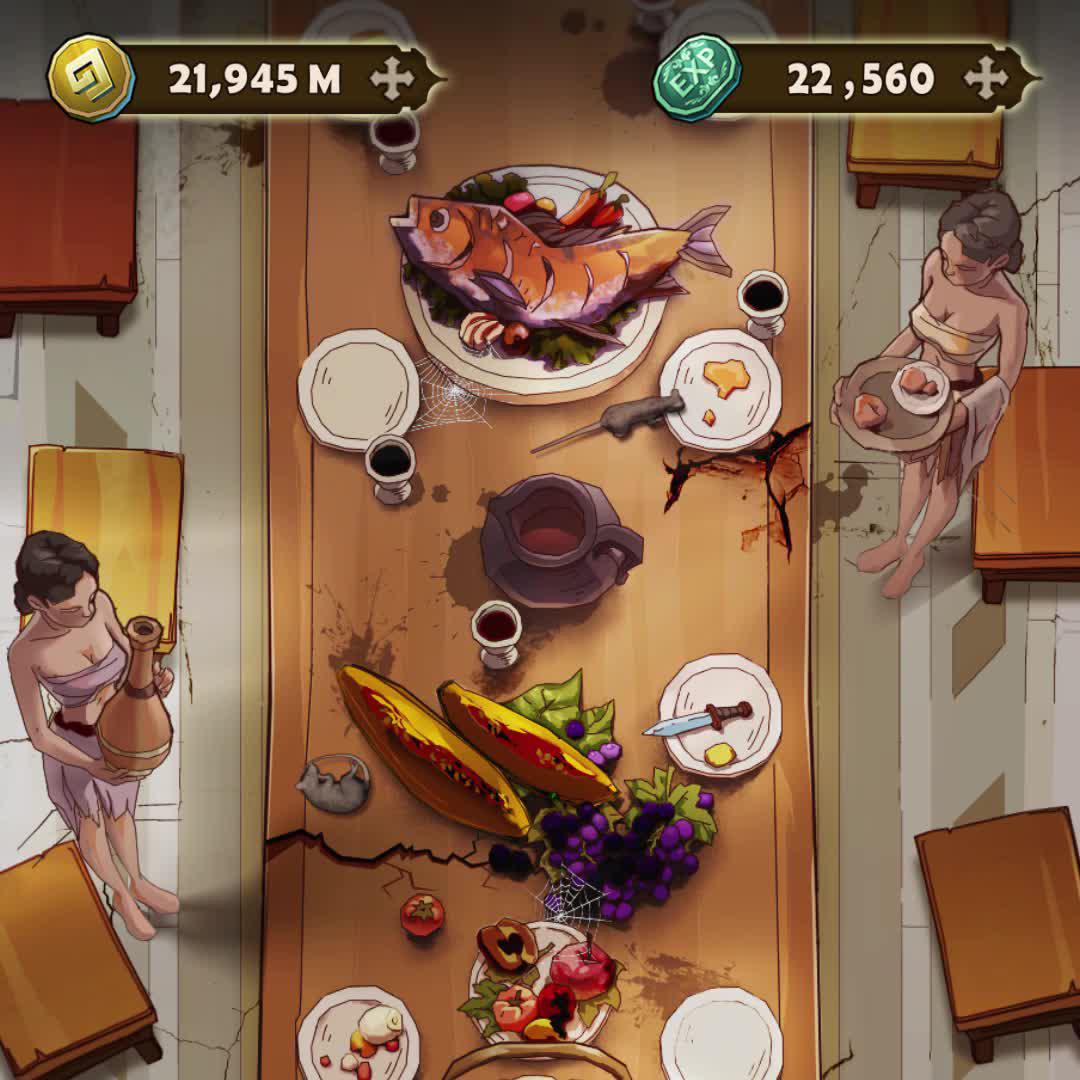Viewport: 1080px width, 1080px height.
Task: Add more gold with the plus button
Action: (392, 79)
